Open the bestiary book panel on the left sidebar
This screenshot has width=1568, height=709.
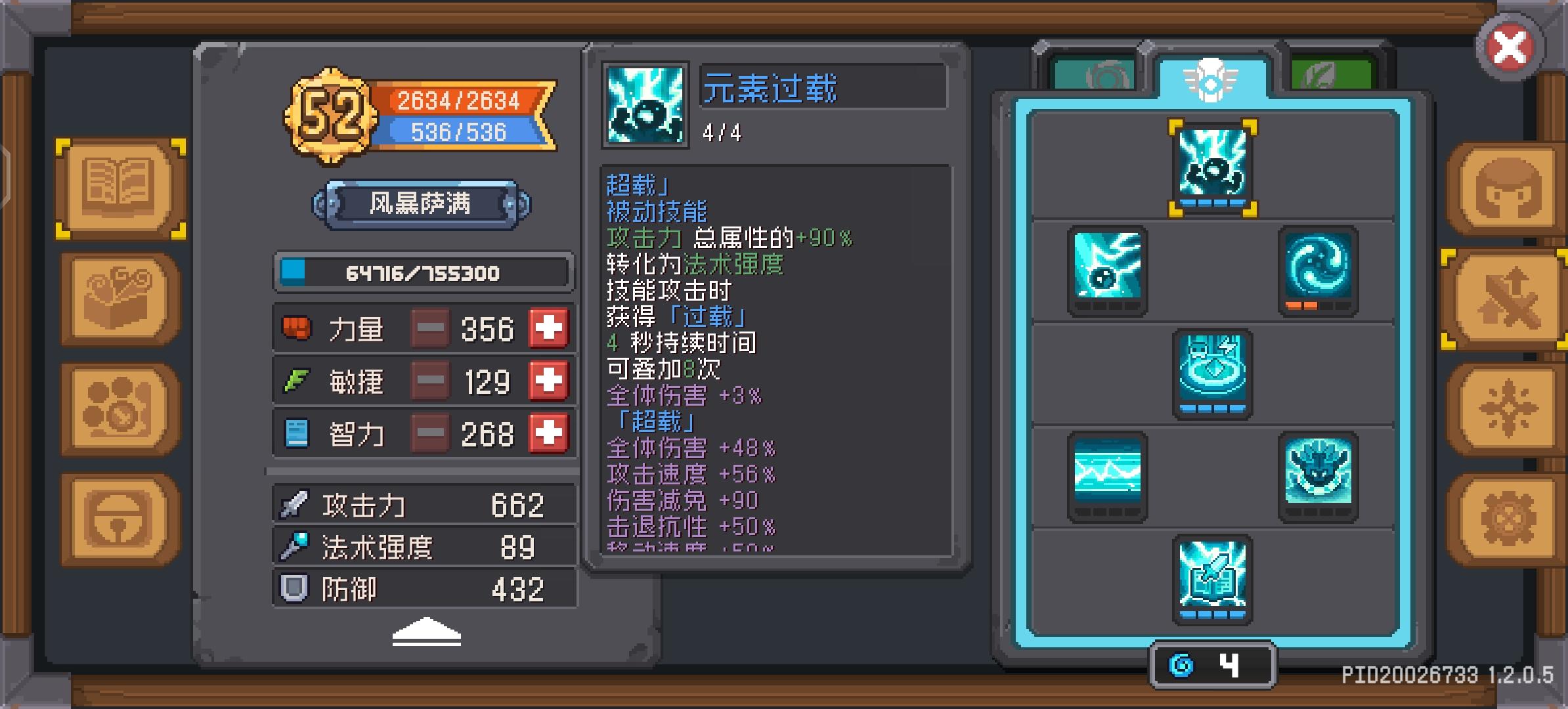pyautogui.click(x=117, y=187)
